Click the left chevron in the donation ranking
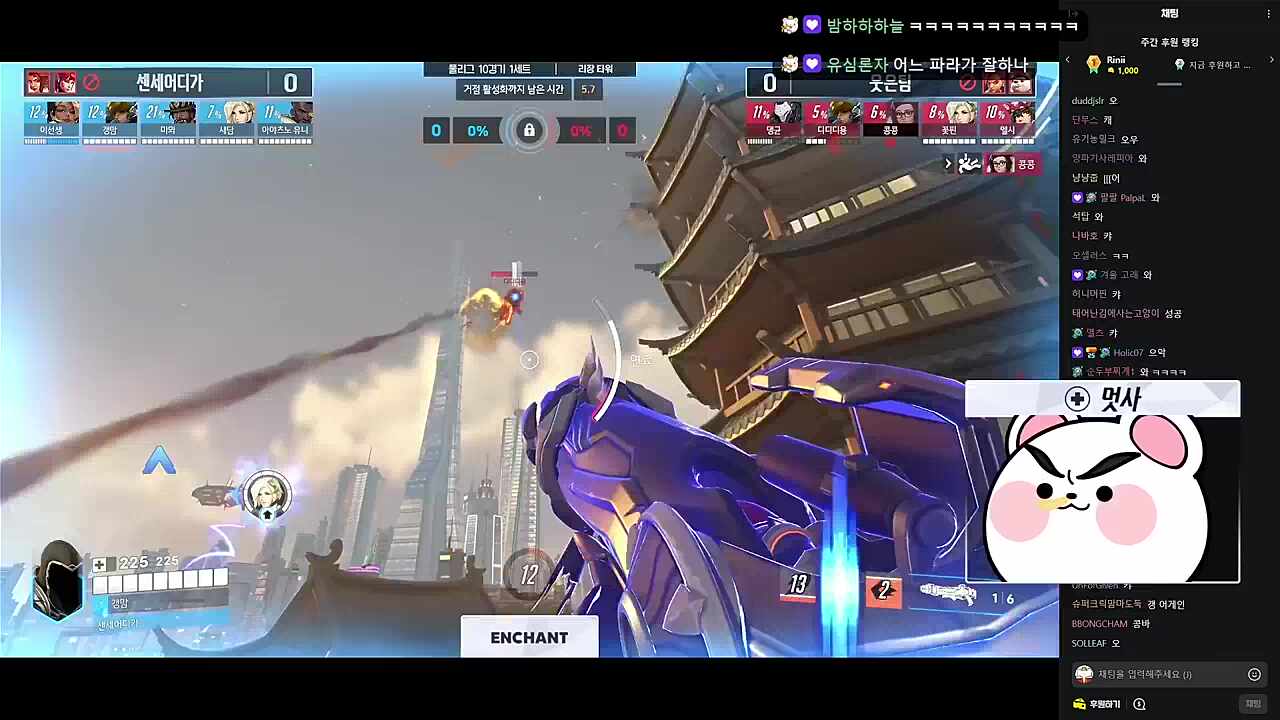The image size is (1280, 720). tap(1067, 60)
